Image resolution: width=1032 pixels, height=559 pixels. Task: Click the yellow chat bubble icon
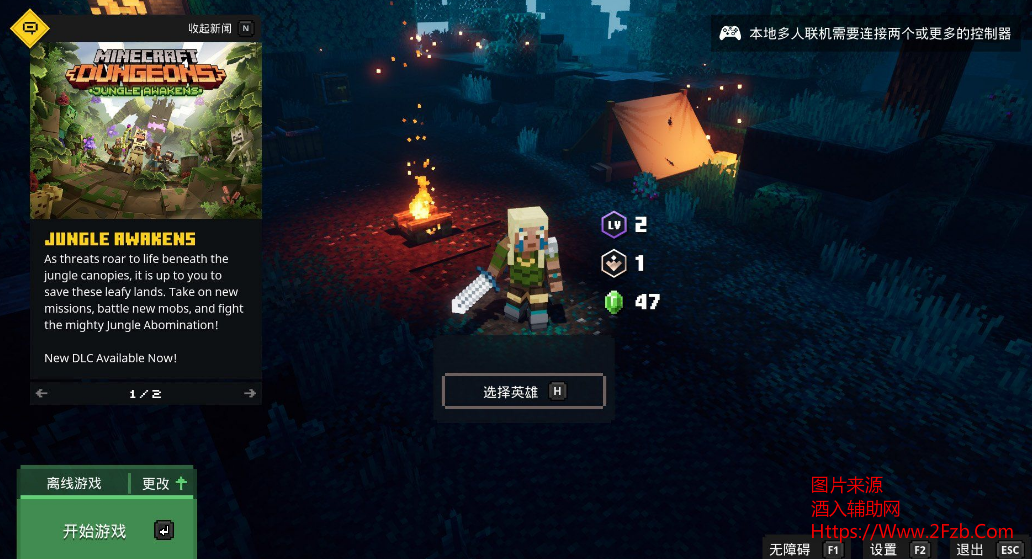(x=30, y=28)
